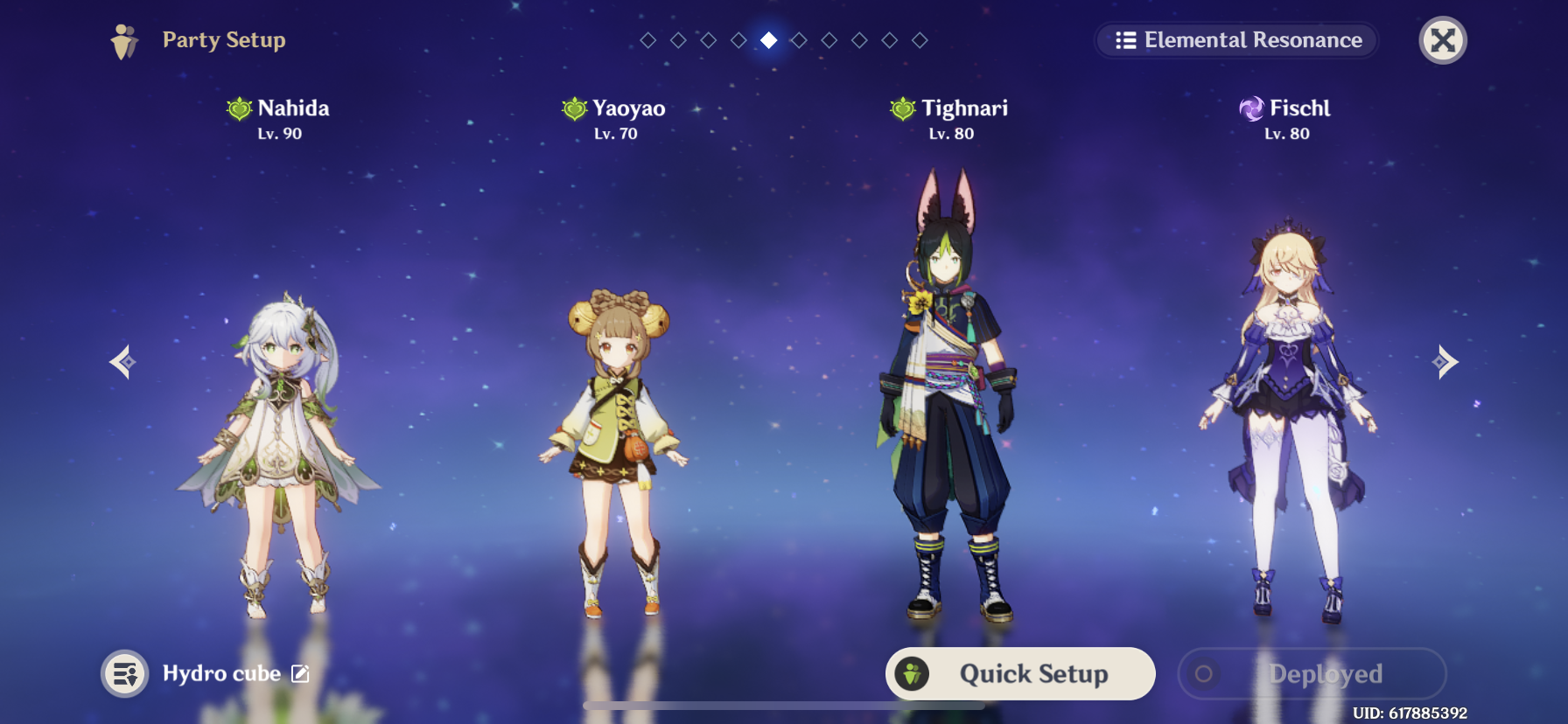Select the last diamond page indicator
Screen dimensions: 1568x724
click(x=920, y=39)
